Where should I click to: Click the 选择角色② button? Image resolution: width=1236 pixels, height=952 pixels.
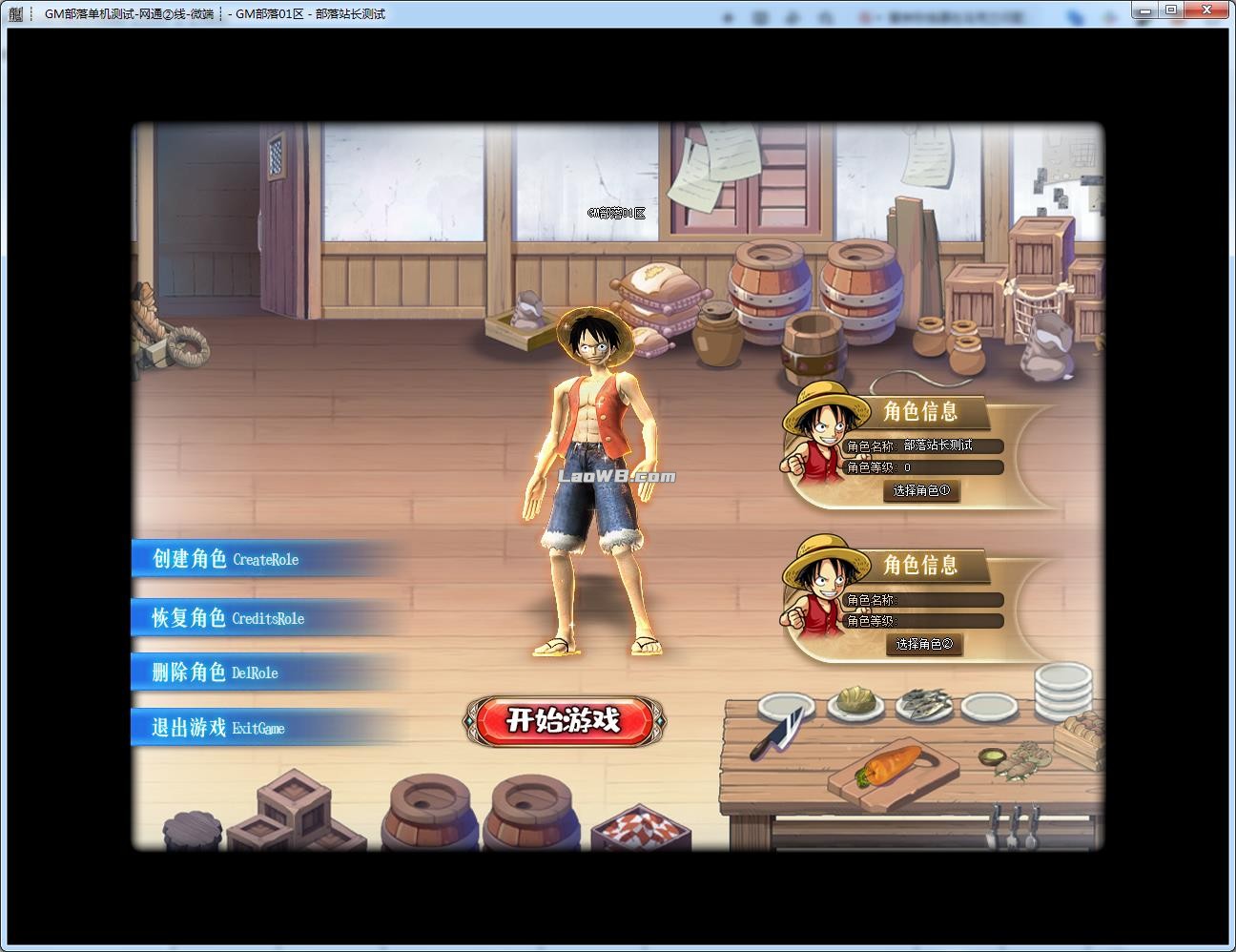[923, 645]
